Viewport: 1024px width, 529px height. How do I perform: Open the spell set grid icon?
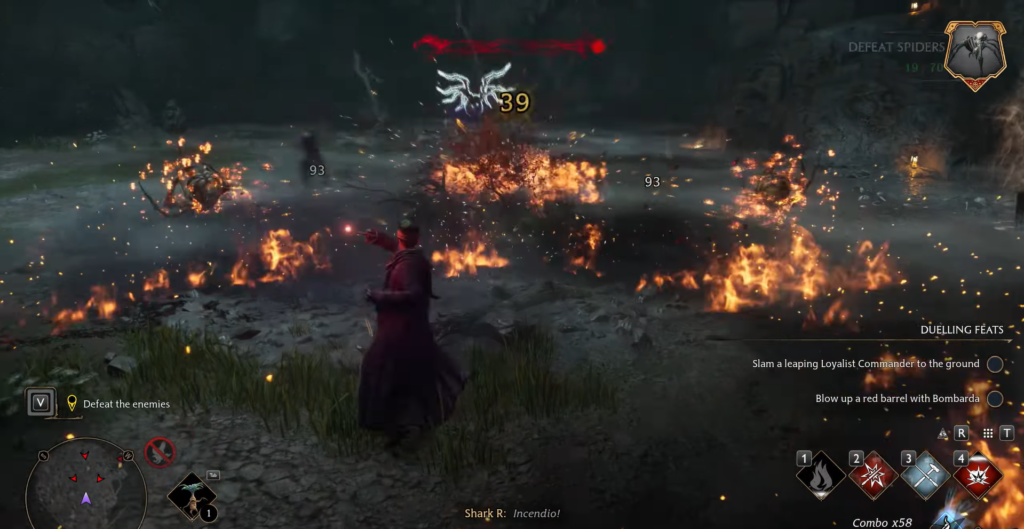tap(988, 433)
